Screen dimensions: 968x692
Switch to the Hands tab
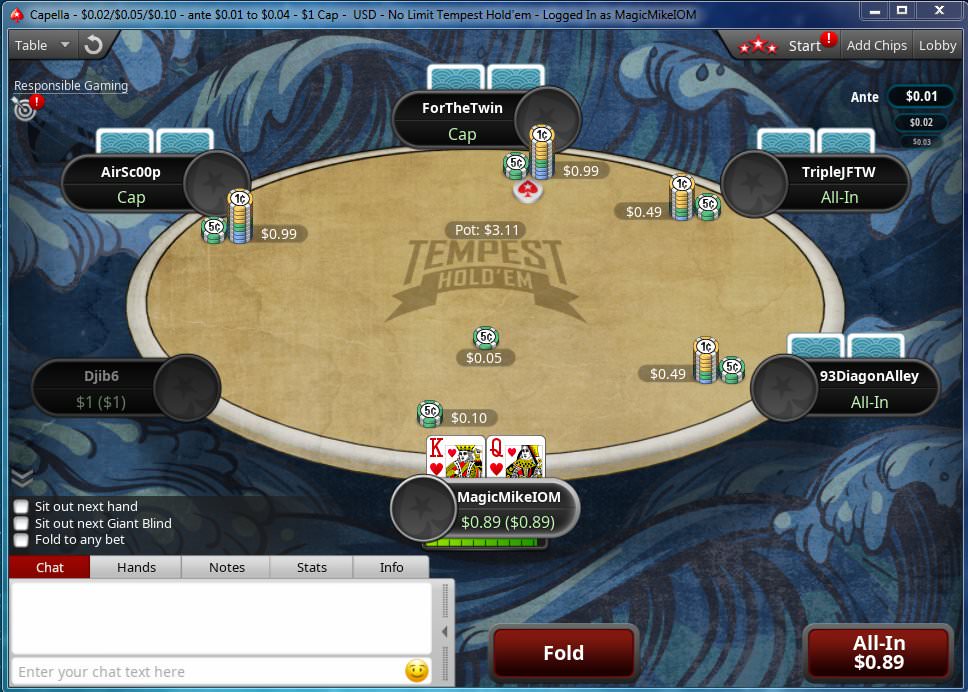click(136, 567)
